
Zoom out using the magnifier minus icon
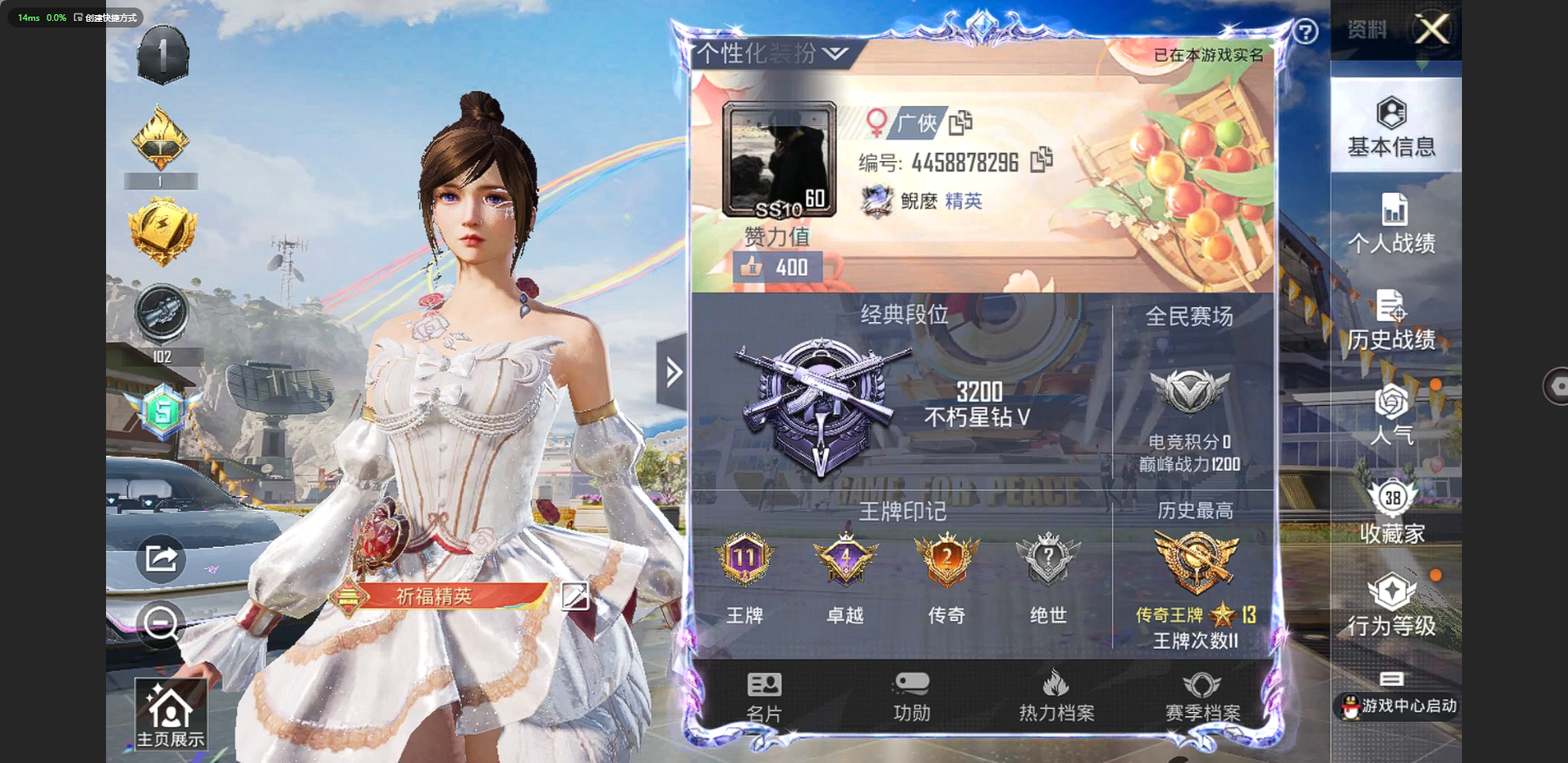[x=159, y=623]
